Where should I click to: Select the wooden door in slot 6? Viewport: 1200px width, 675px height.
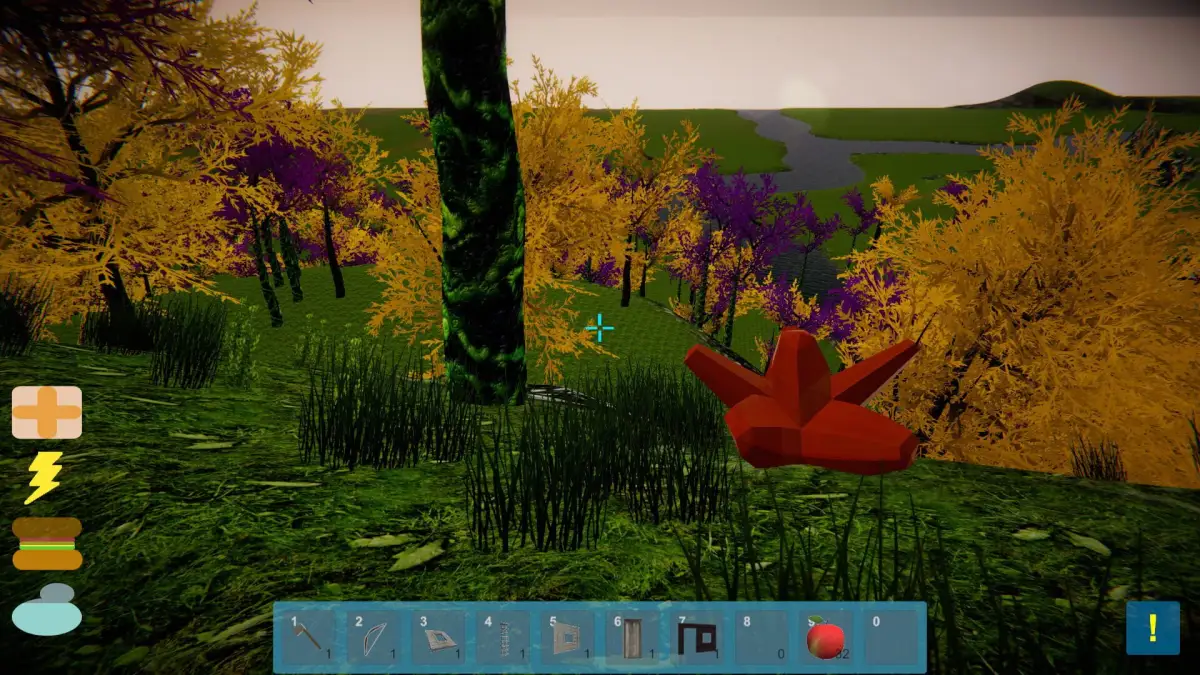633,637
